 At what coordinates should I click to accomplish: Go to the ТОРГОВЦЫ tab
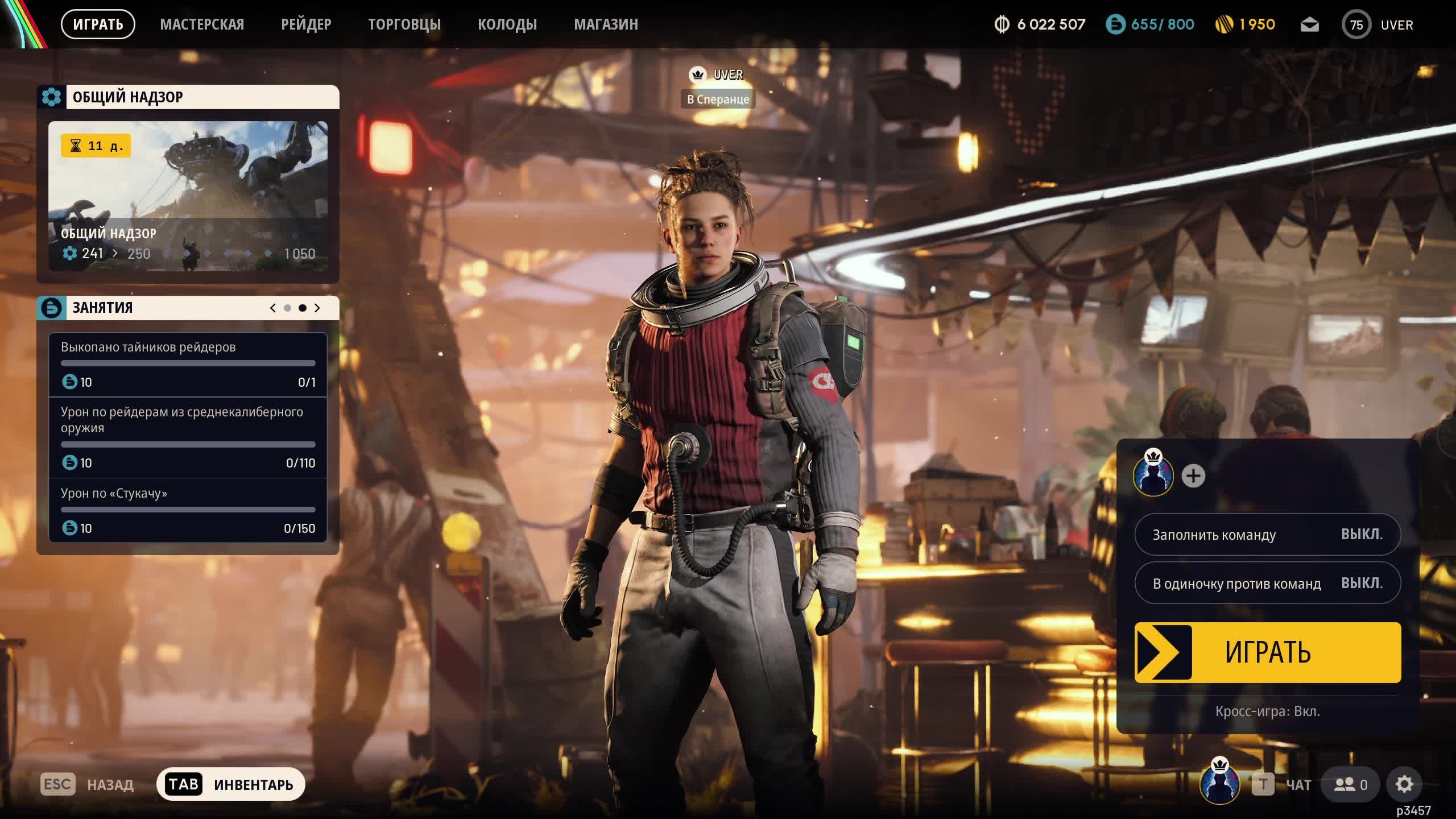pos(404,24)
